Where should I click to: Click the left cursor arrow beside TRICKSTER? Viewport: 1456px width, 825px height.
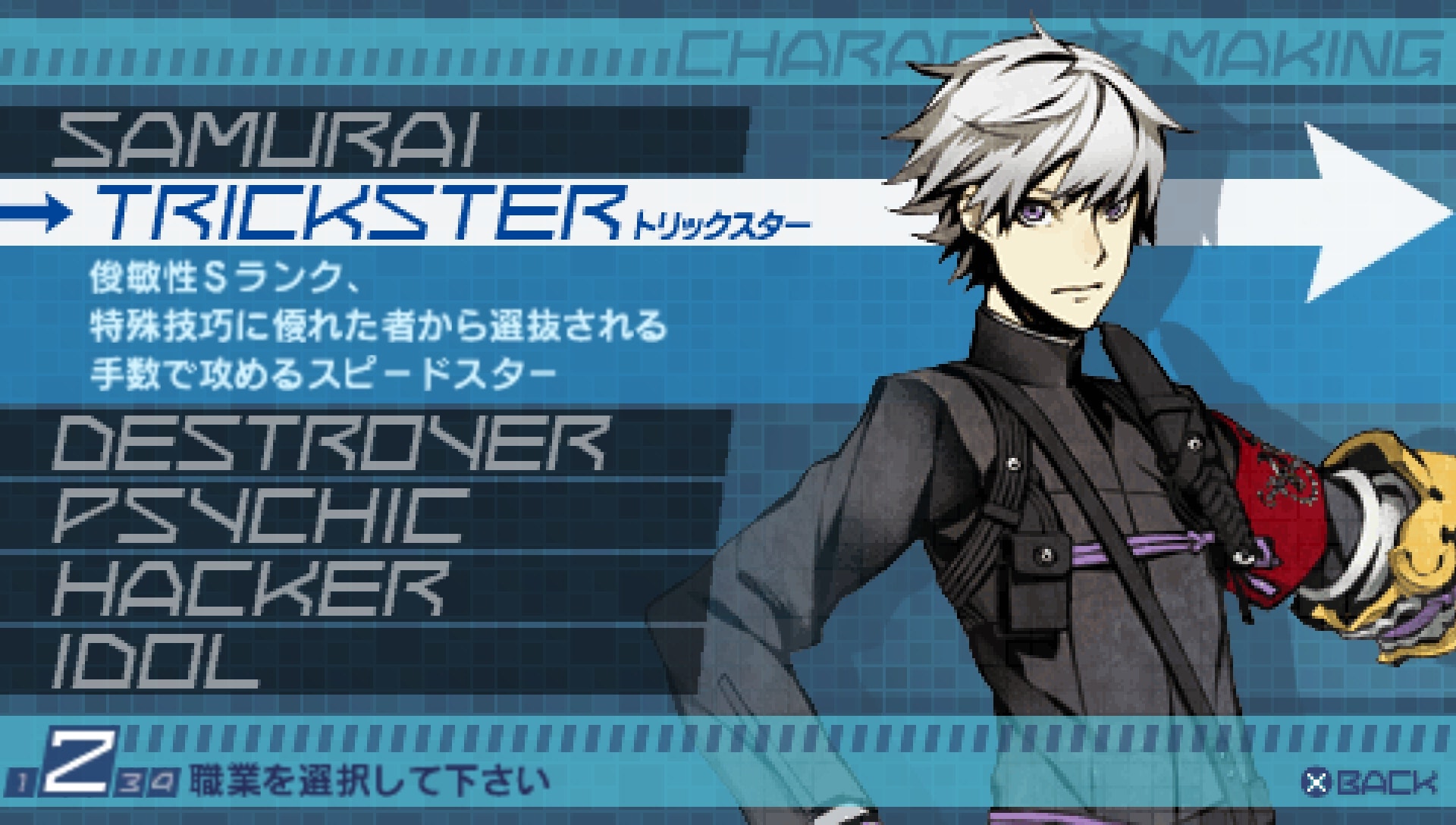(x=34, y=215)
